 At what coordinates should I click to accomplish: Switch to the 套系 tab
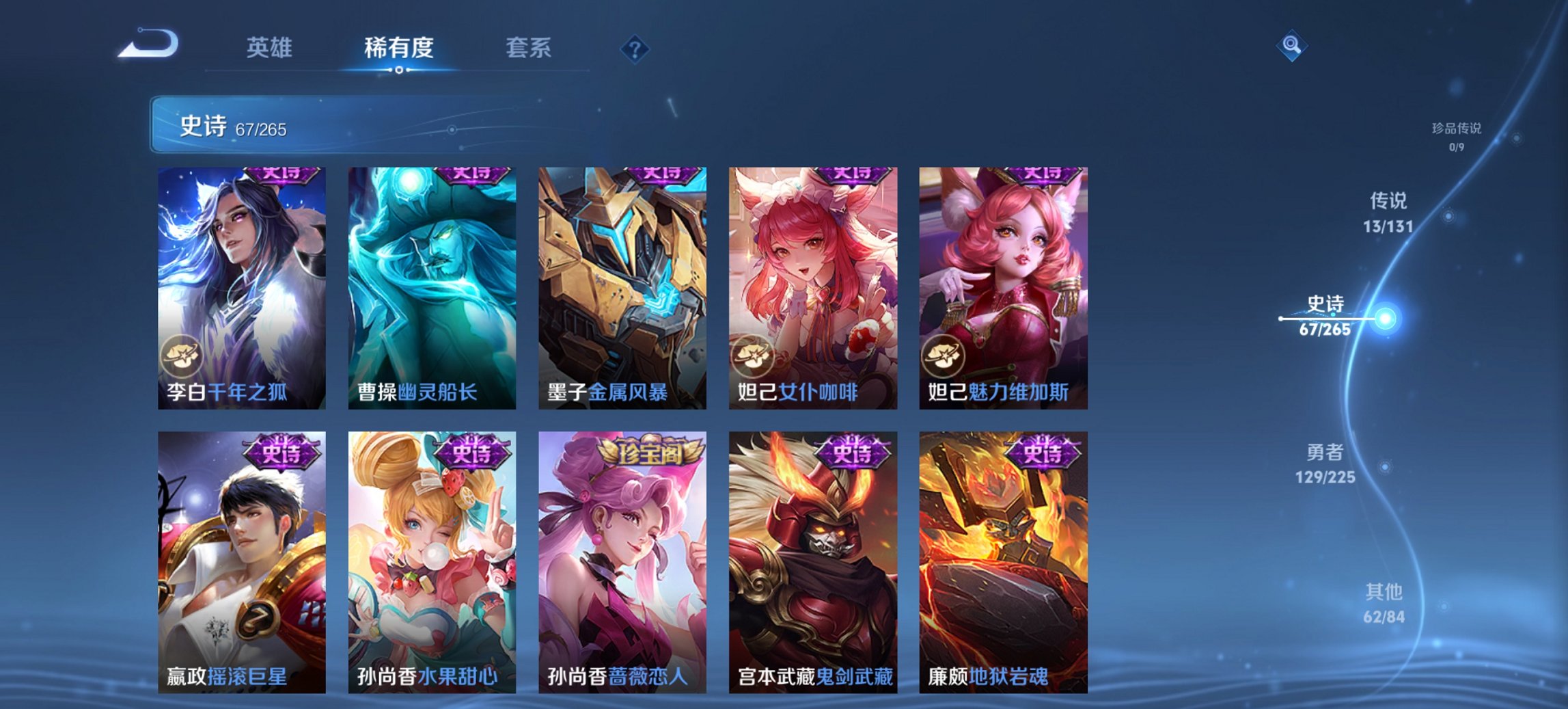pyautogui.click(x=529, y=48)
